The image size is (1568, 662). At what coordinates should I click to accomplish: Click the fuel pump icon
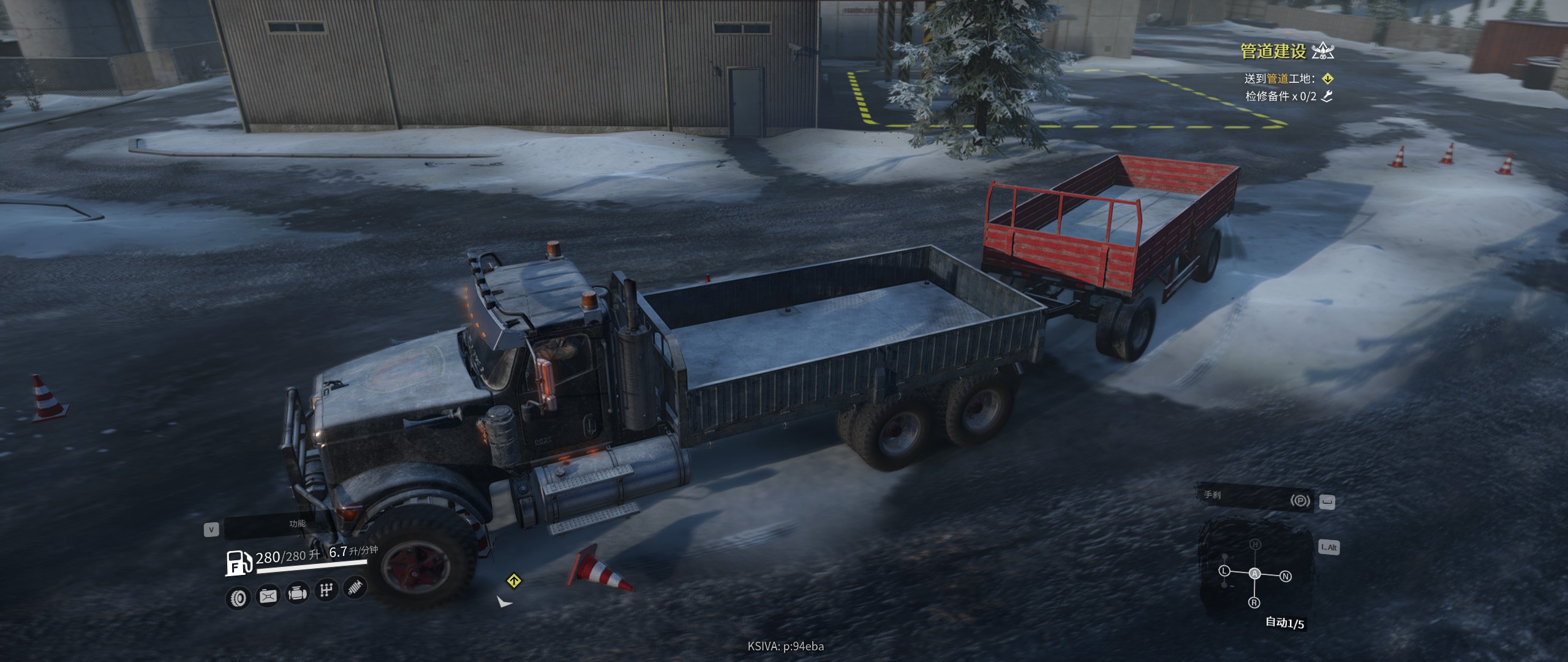(x=239, y=563)
